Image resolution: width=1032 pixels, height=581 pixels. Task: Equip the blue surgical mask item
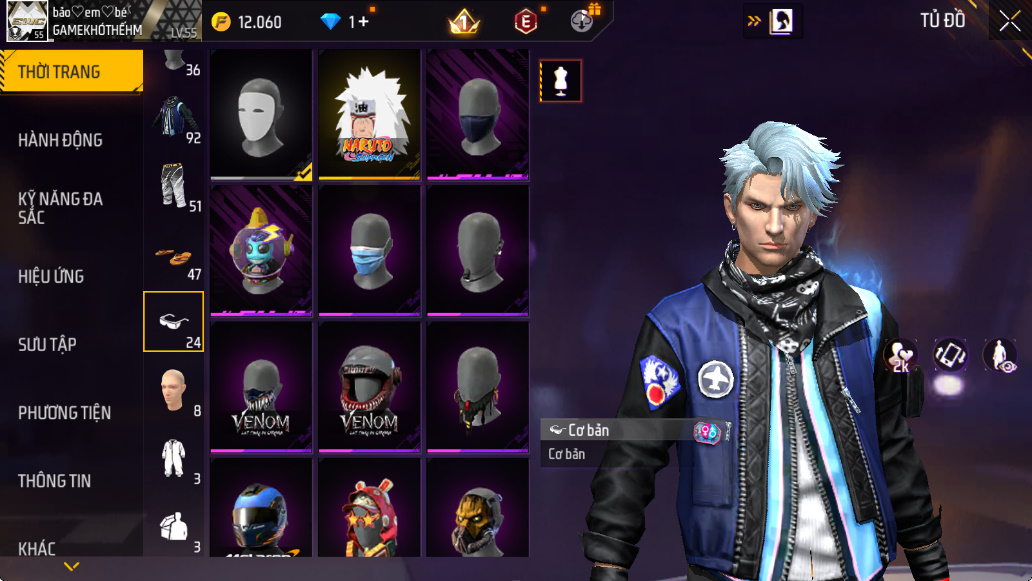(x=370, y=250)
